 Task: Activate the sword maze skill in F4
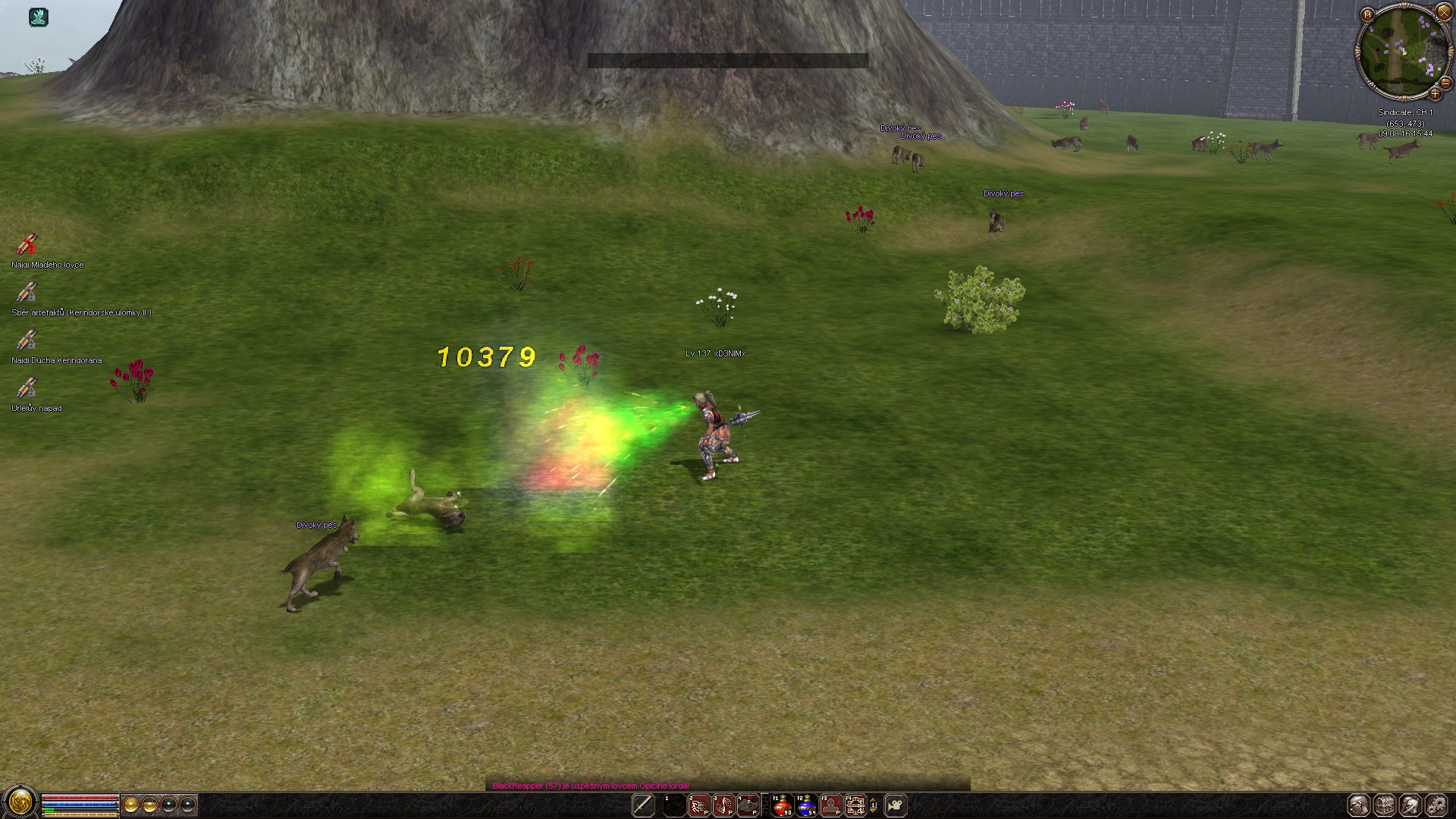tap(855, 805)
